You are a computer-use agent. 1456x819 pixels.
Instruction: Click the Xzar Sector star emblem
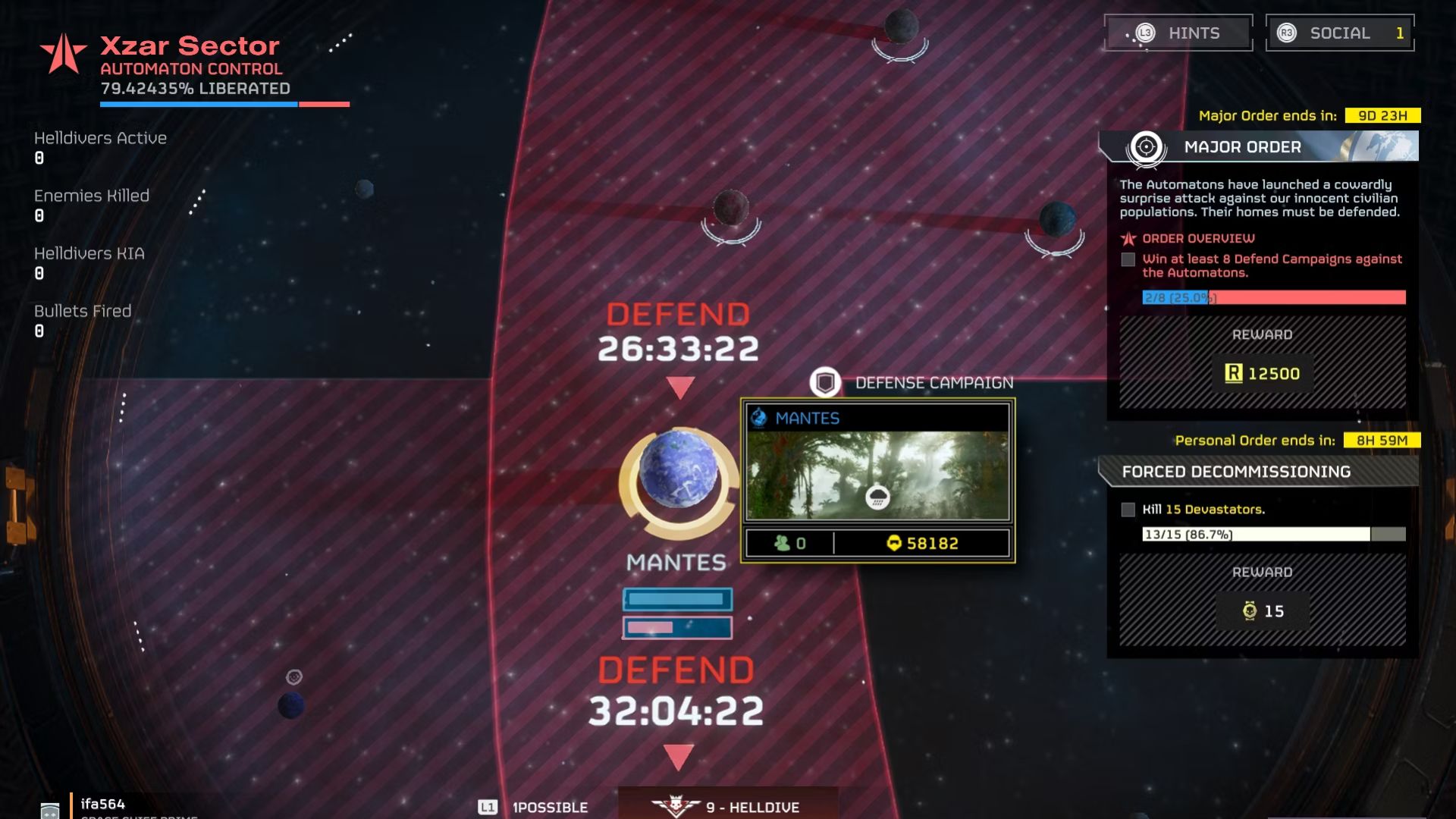point(62,52)
